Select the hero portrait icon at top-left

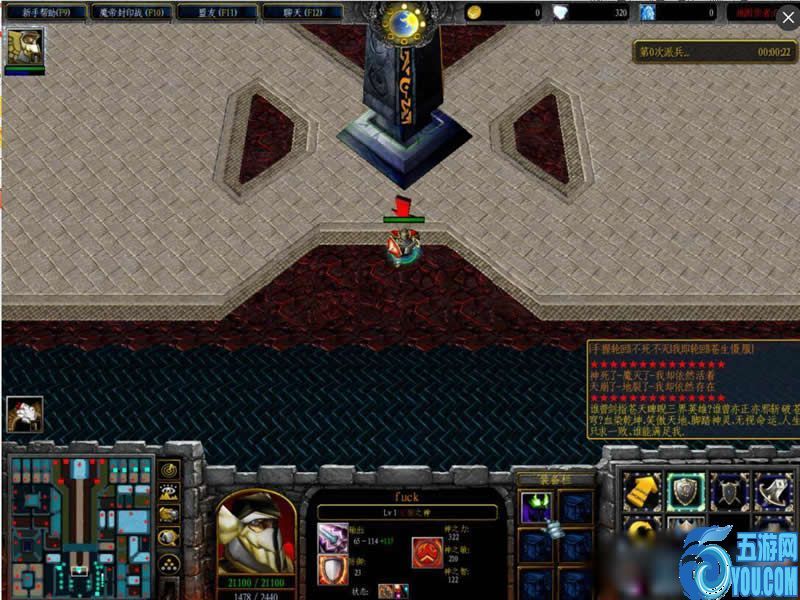click(24, 46)
